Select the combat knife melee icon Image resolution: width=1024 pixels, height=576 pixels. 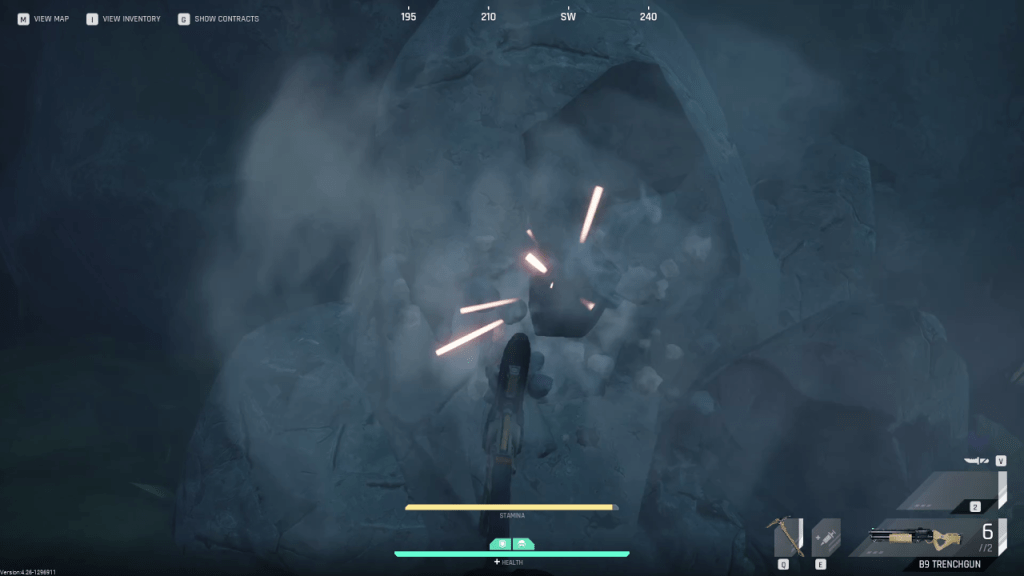(978, 461)
